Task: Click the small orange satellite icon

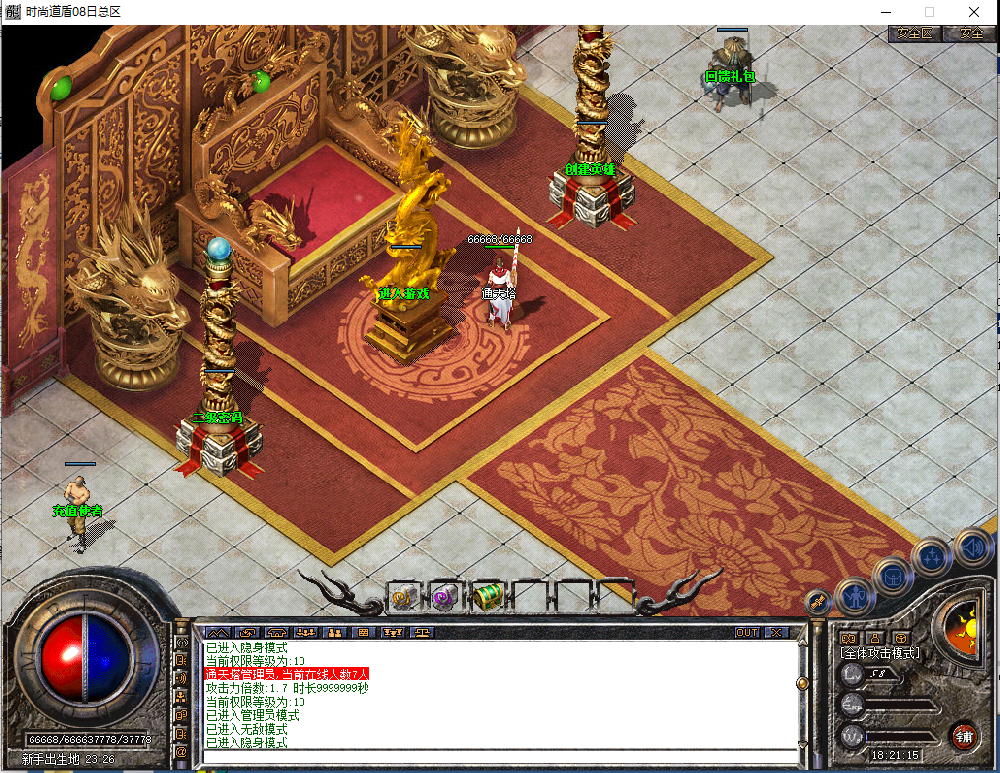Action: [x=819, y=602]
